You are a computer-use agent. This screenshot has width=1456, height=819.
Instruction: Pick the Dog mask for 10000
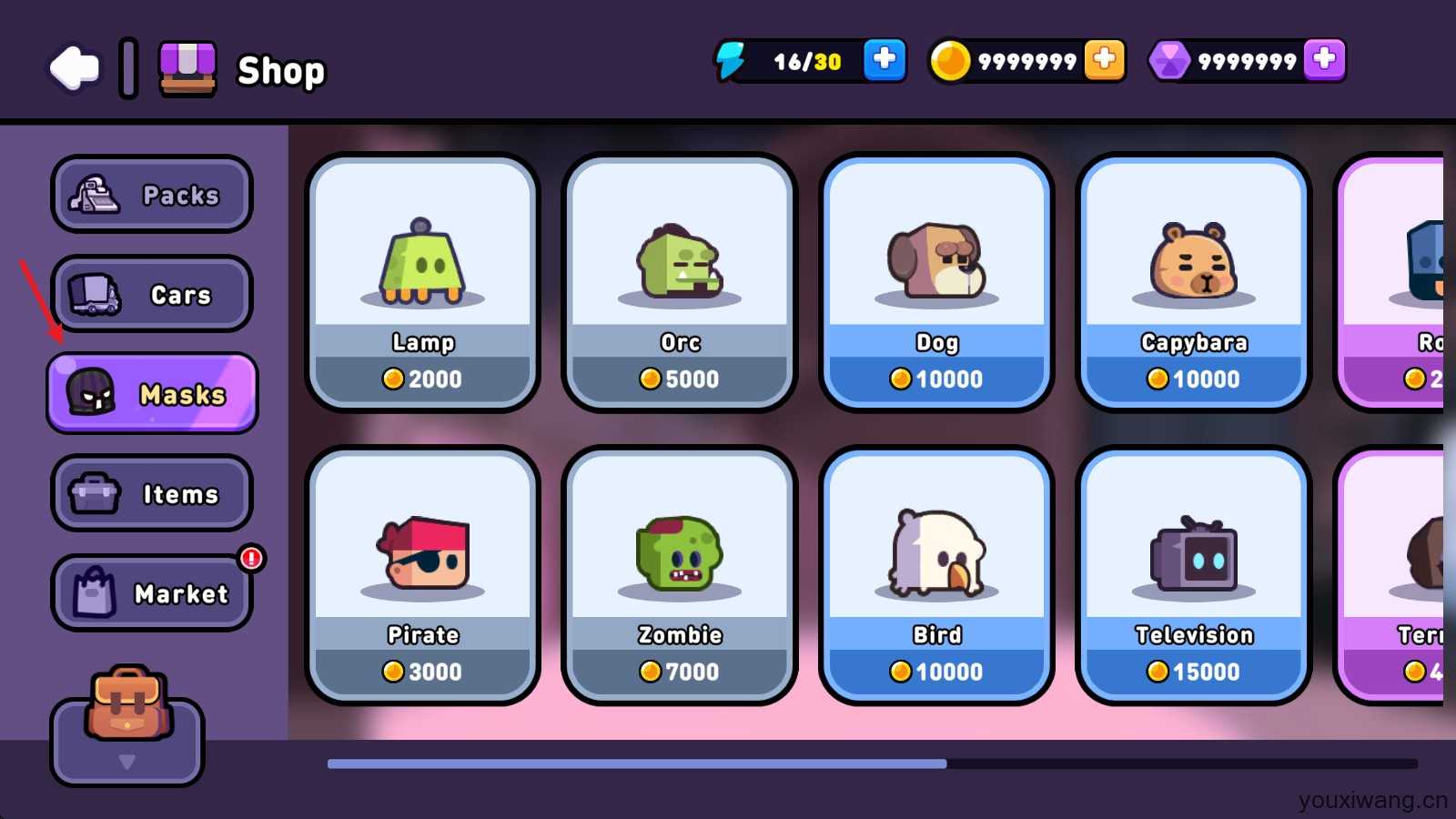tap(936, 282)
